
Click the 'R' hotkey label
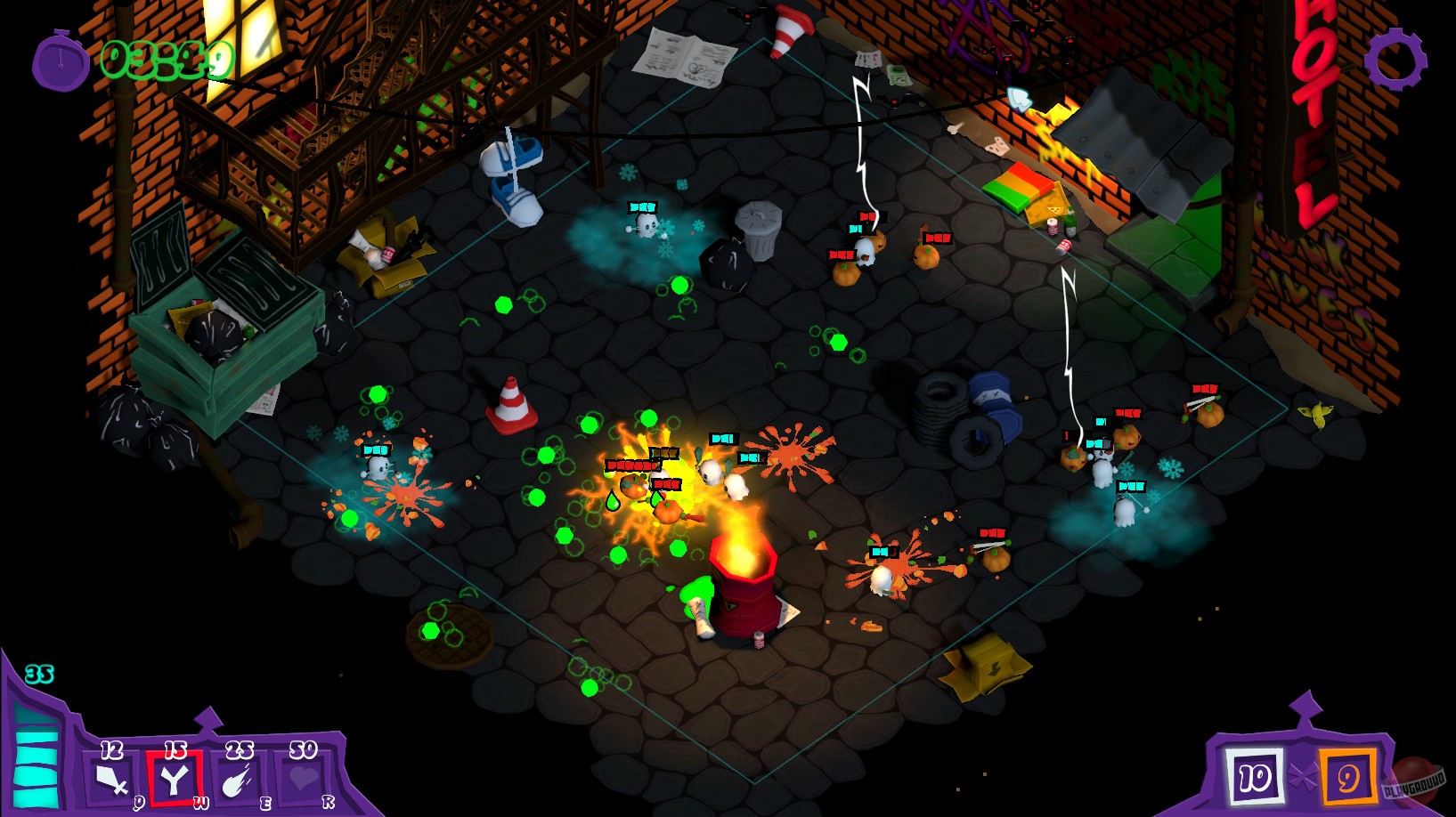[x=329, y=799]
